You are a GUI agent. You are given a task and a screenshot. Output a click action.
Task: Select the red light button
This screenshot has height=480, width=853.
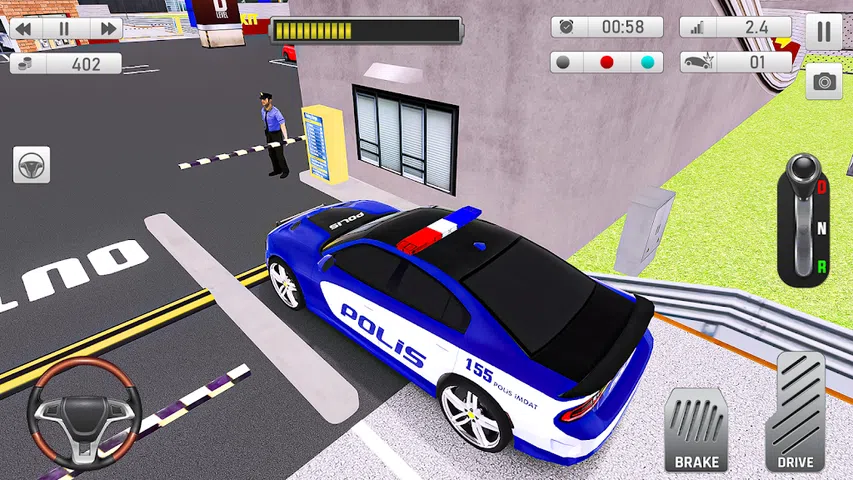pos(606,62)
